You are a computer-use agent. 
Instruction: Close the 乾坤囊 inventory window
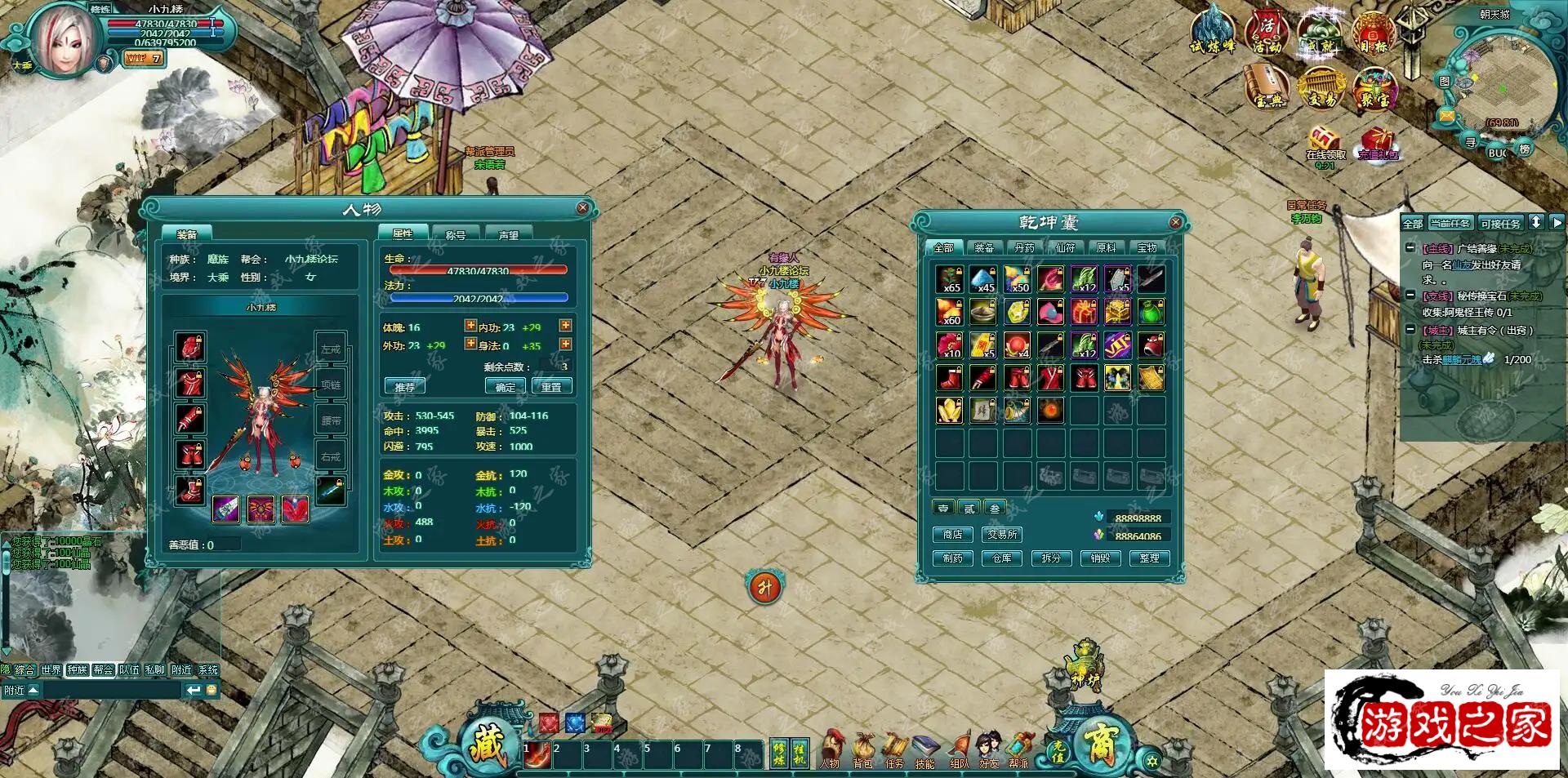[x=1175, y=222]
